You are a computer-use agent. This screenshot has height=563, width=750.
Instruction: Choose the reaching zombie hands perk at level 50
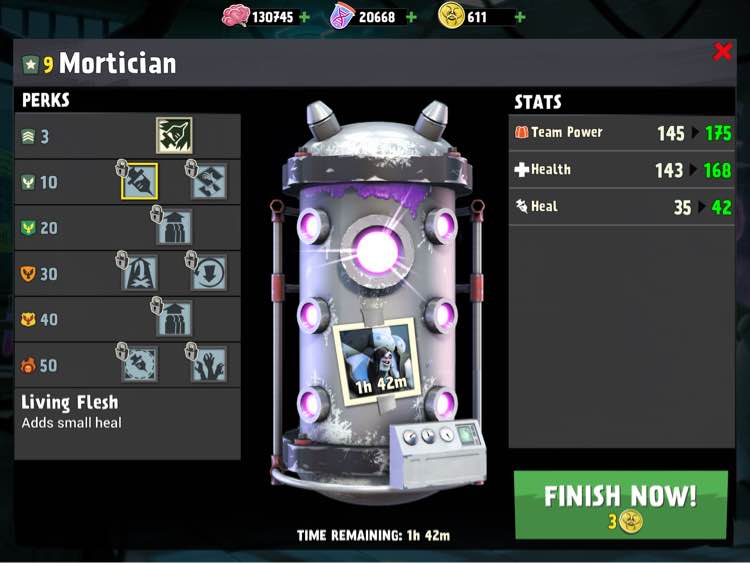(x=208, y=364)
